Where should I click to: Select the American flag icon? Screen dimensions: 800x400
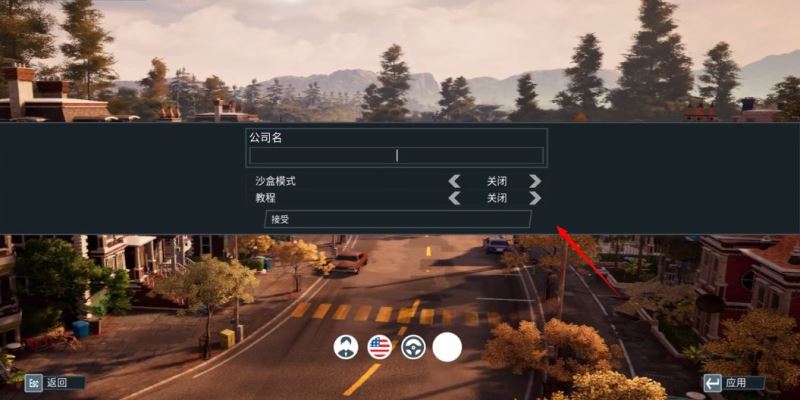click(379, 347)
